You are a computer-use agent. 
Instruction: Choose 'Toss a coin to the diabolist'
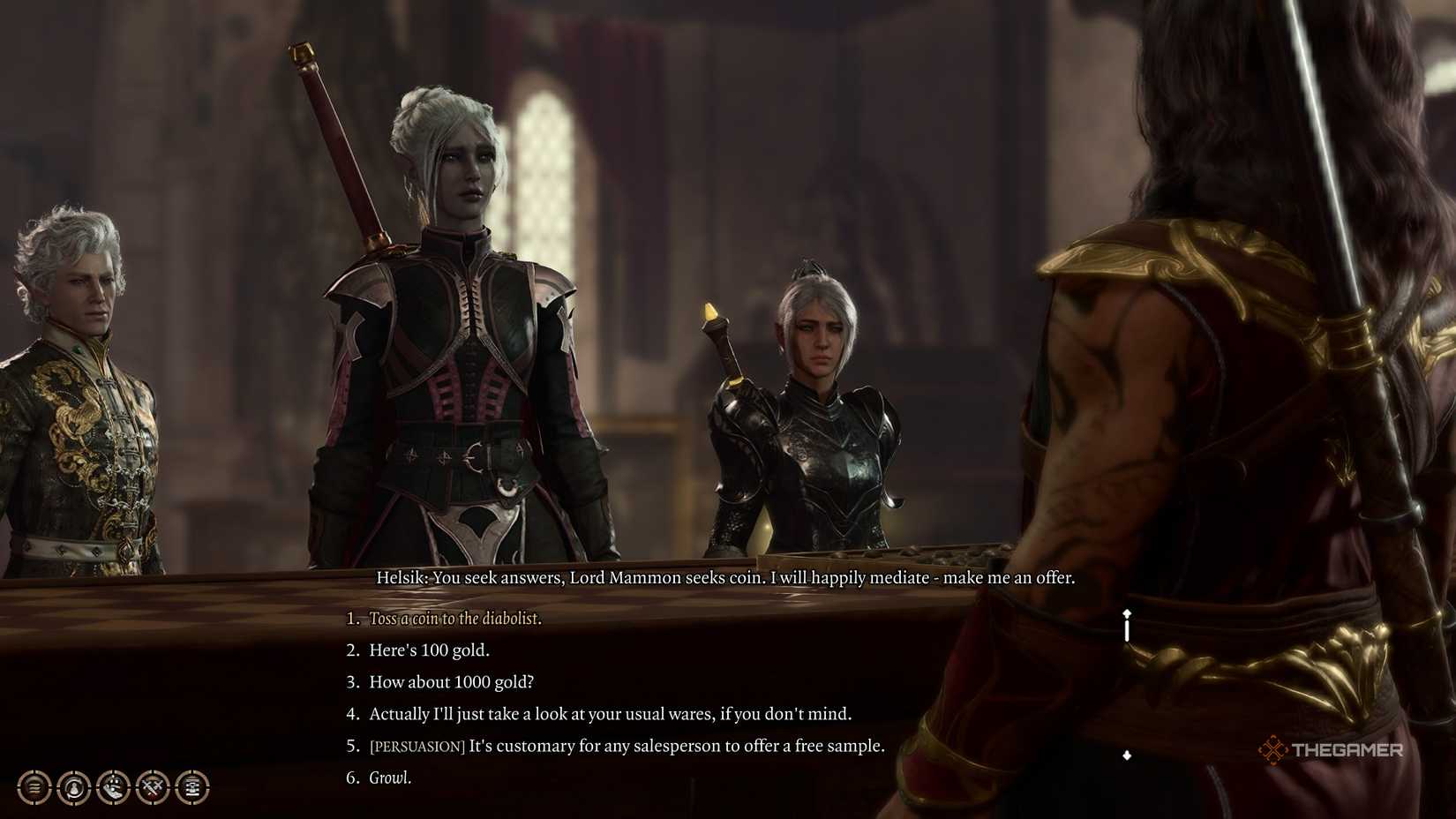coord(456,619)
